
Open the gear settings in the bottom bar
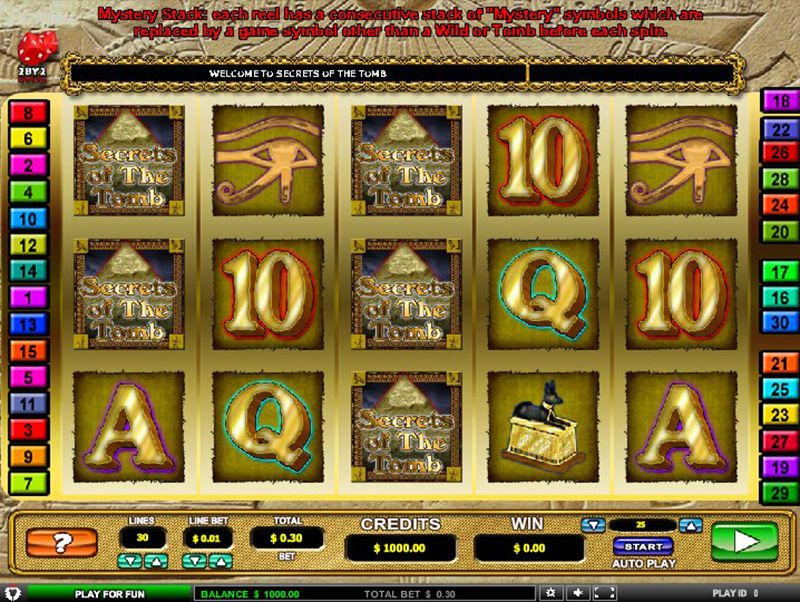coord(550,593)
